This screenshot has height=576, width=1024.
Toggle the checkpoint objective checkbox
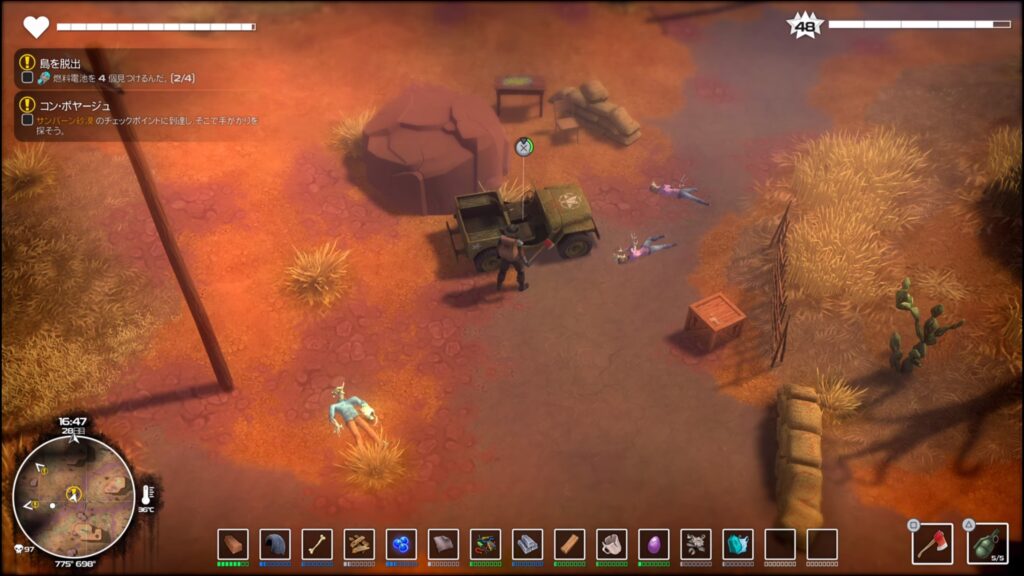click(27, 120)
